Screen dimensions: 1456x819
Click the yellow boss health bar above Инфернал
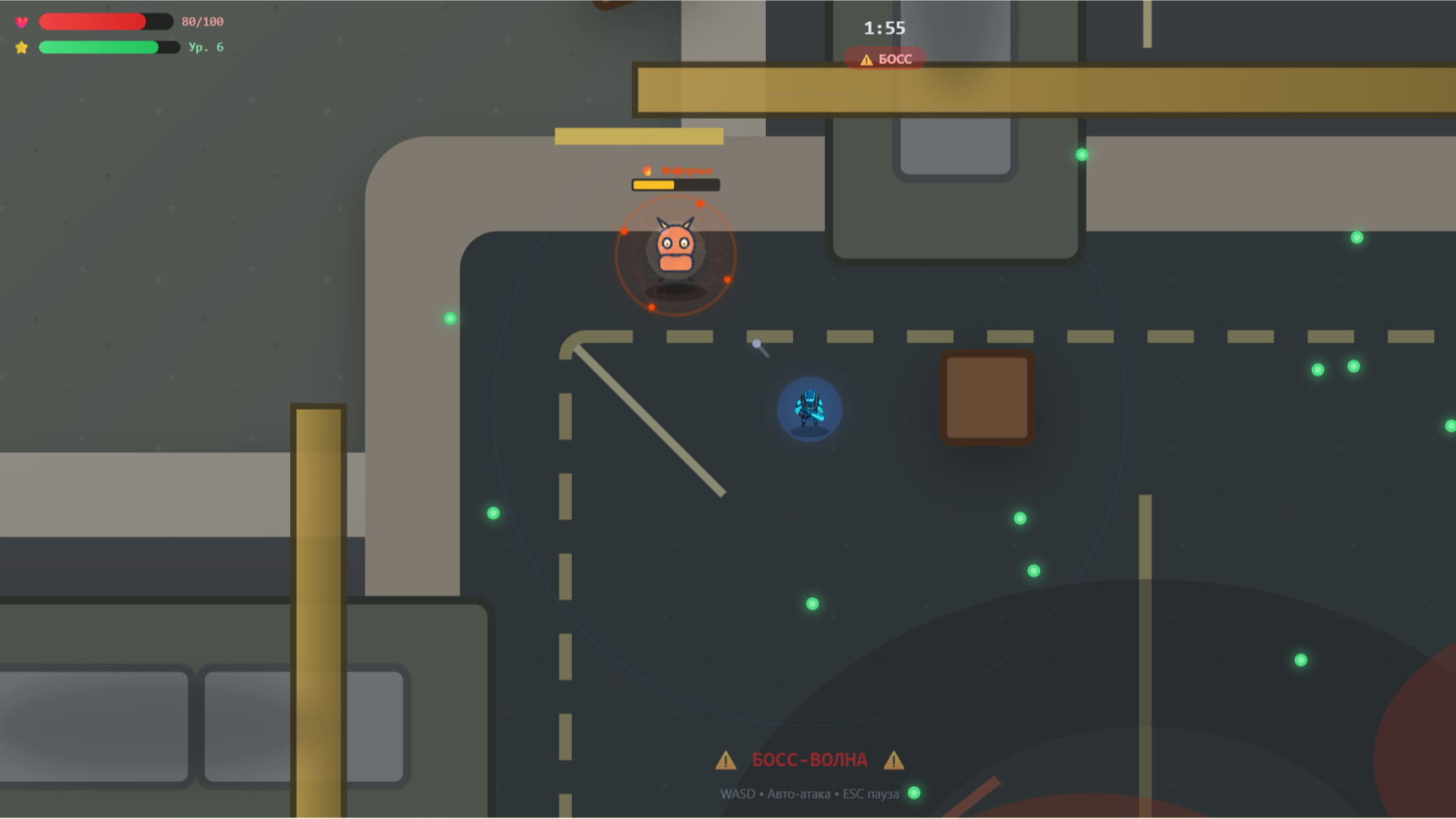coord(674,183)
